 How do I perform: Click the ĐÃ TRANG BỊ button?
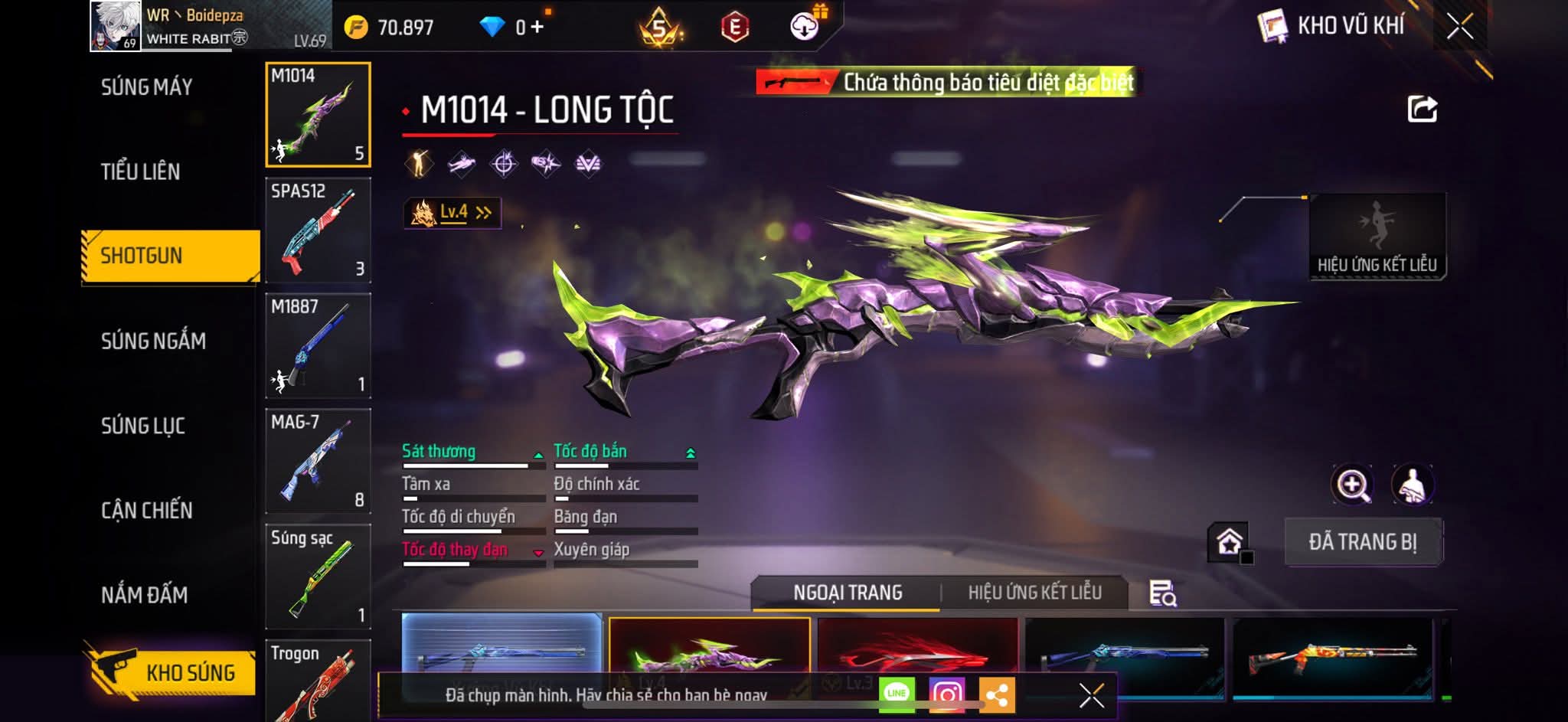(x=1363, y=542)
